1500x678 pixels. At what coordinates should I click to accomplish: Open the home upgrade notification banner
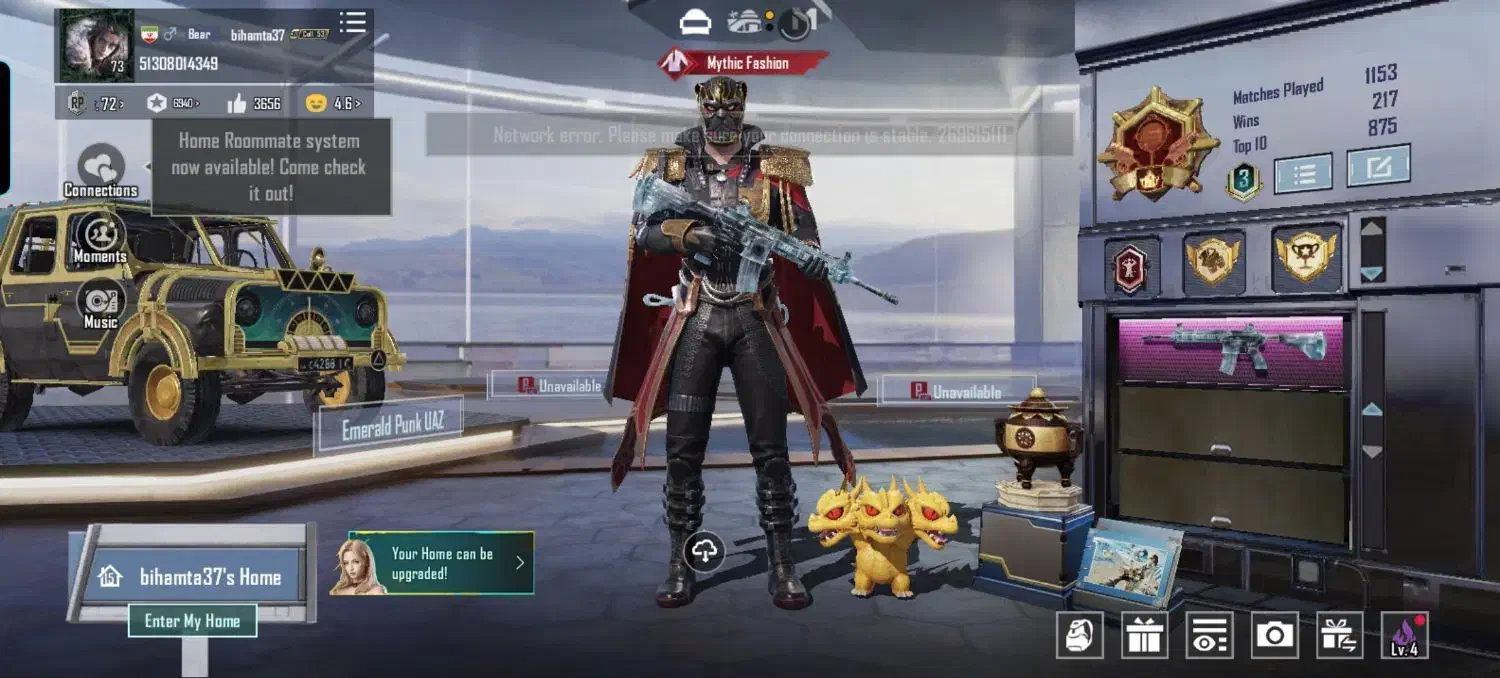tap(432, 563)
